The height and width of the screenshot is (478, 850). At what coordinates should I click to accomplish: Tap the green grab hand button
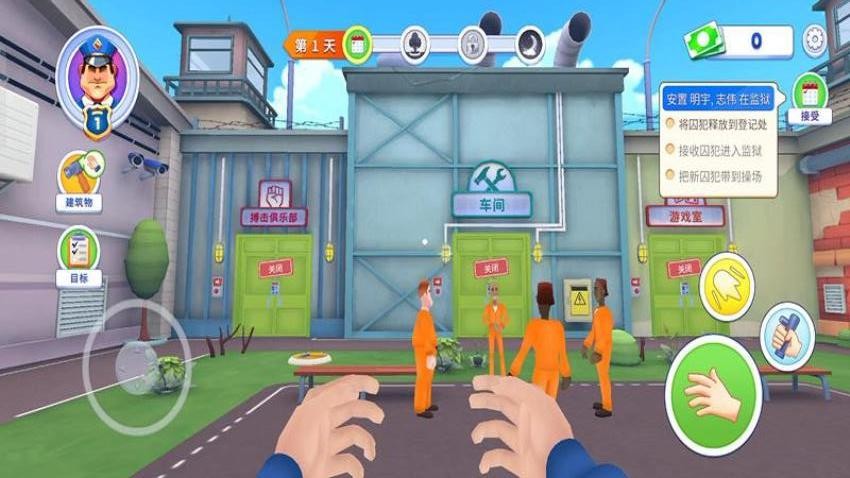point(713,393)
